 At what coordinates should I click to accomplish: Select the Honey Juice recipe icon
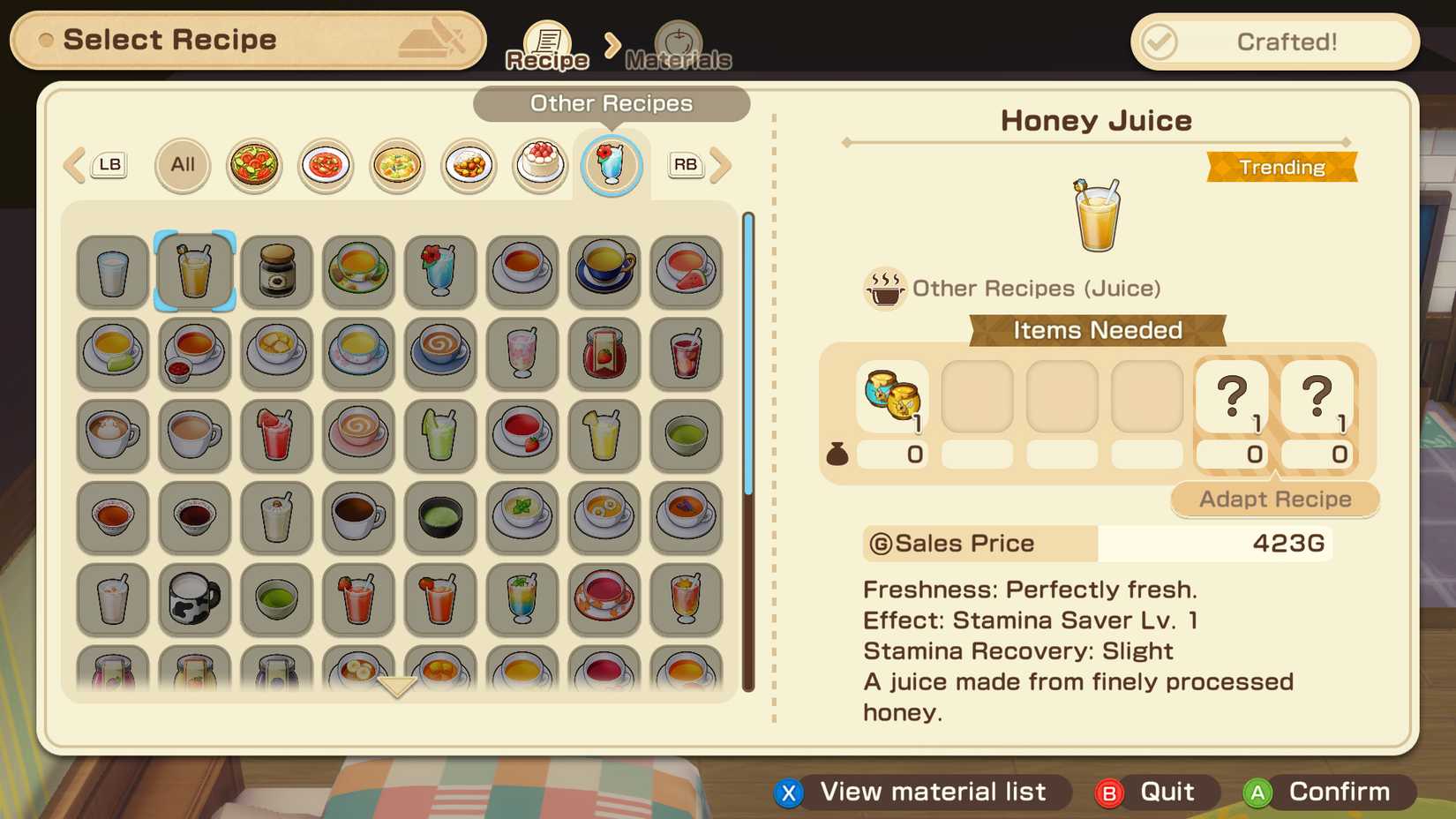[194, 272]
